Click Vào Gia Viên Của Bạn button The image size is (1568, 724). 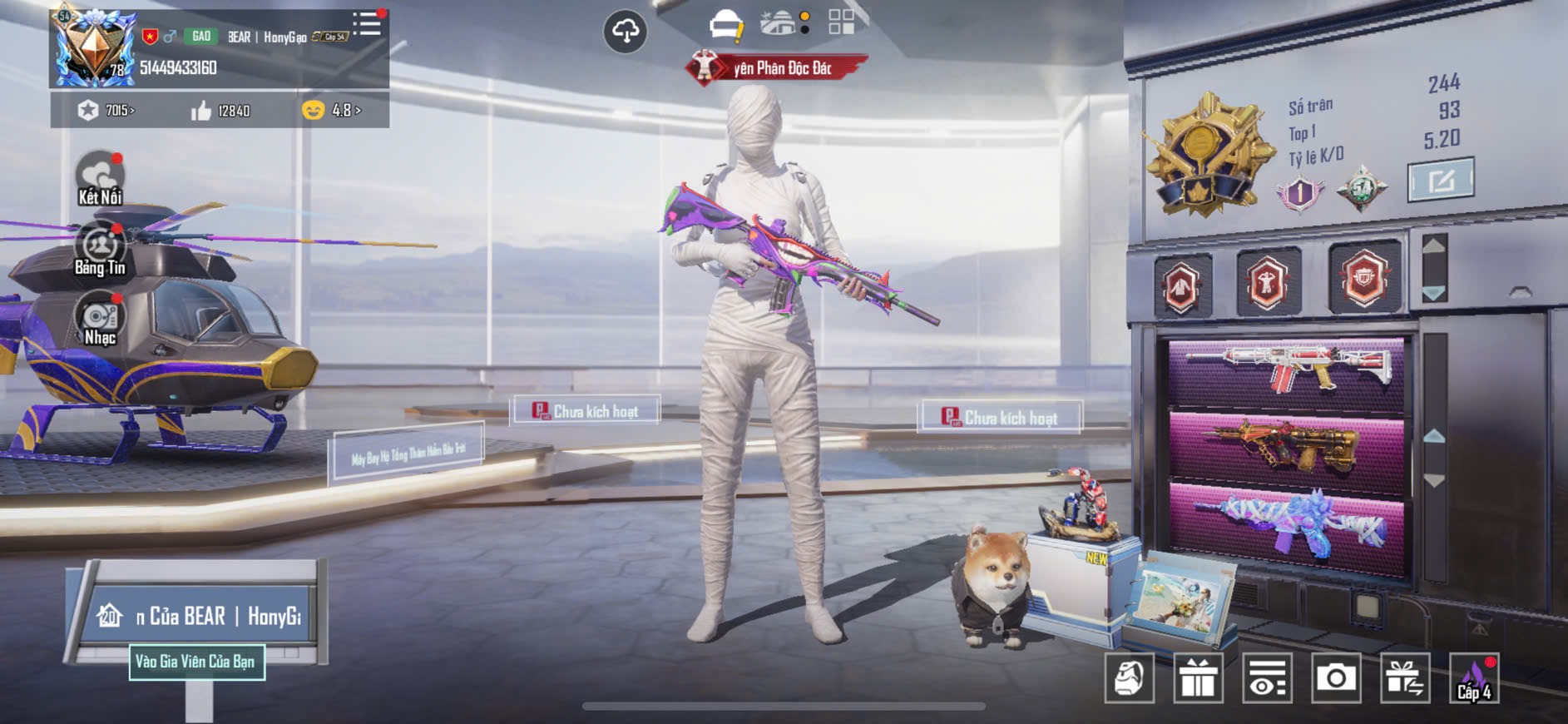coord(196,662)
